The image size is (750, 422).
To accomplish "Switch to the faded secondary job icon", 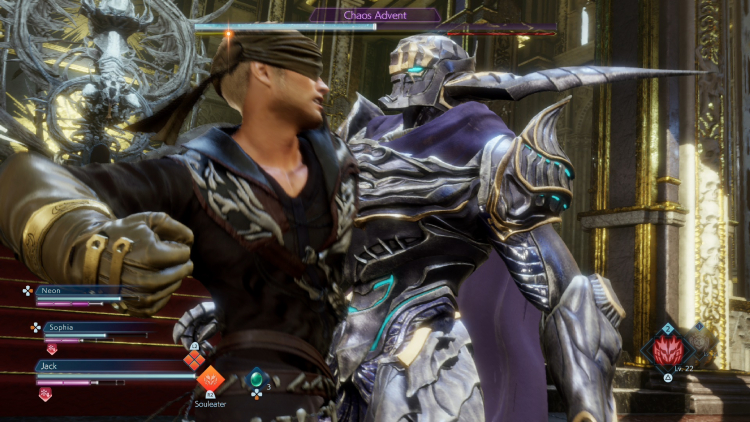I will point(699,340).
